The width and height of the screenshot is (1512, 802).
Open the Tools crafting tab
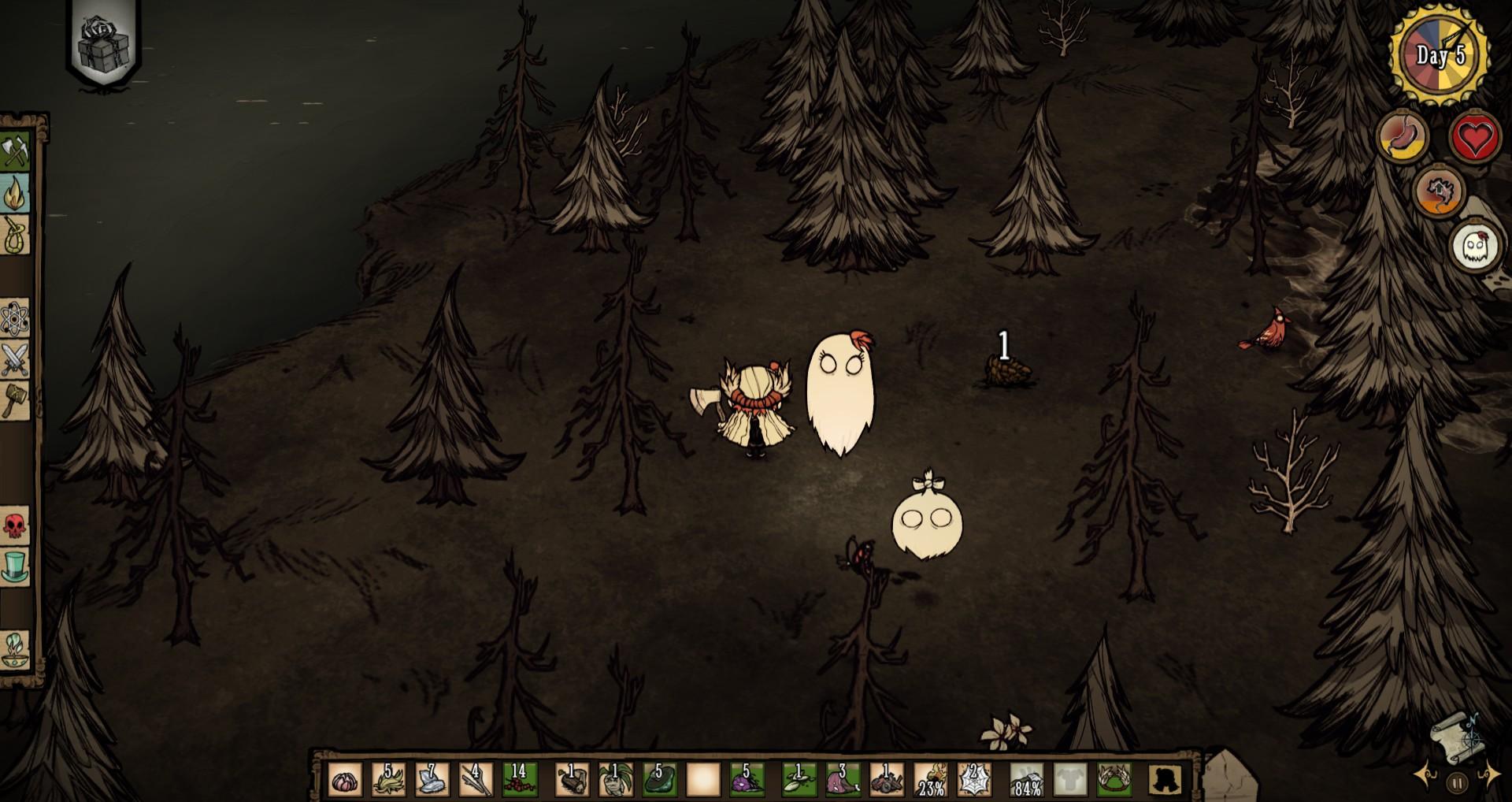pyautogui.click(x=15, y=150)
